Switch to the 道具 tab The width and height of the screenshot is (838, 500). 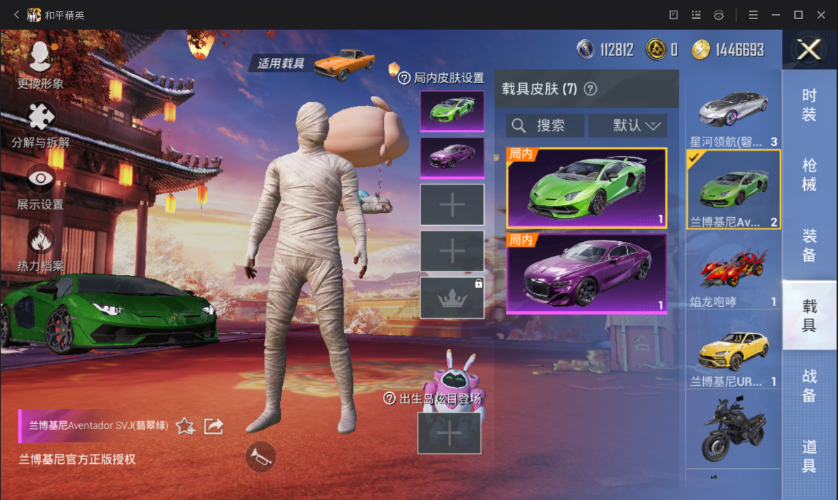point(809,455)
